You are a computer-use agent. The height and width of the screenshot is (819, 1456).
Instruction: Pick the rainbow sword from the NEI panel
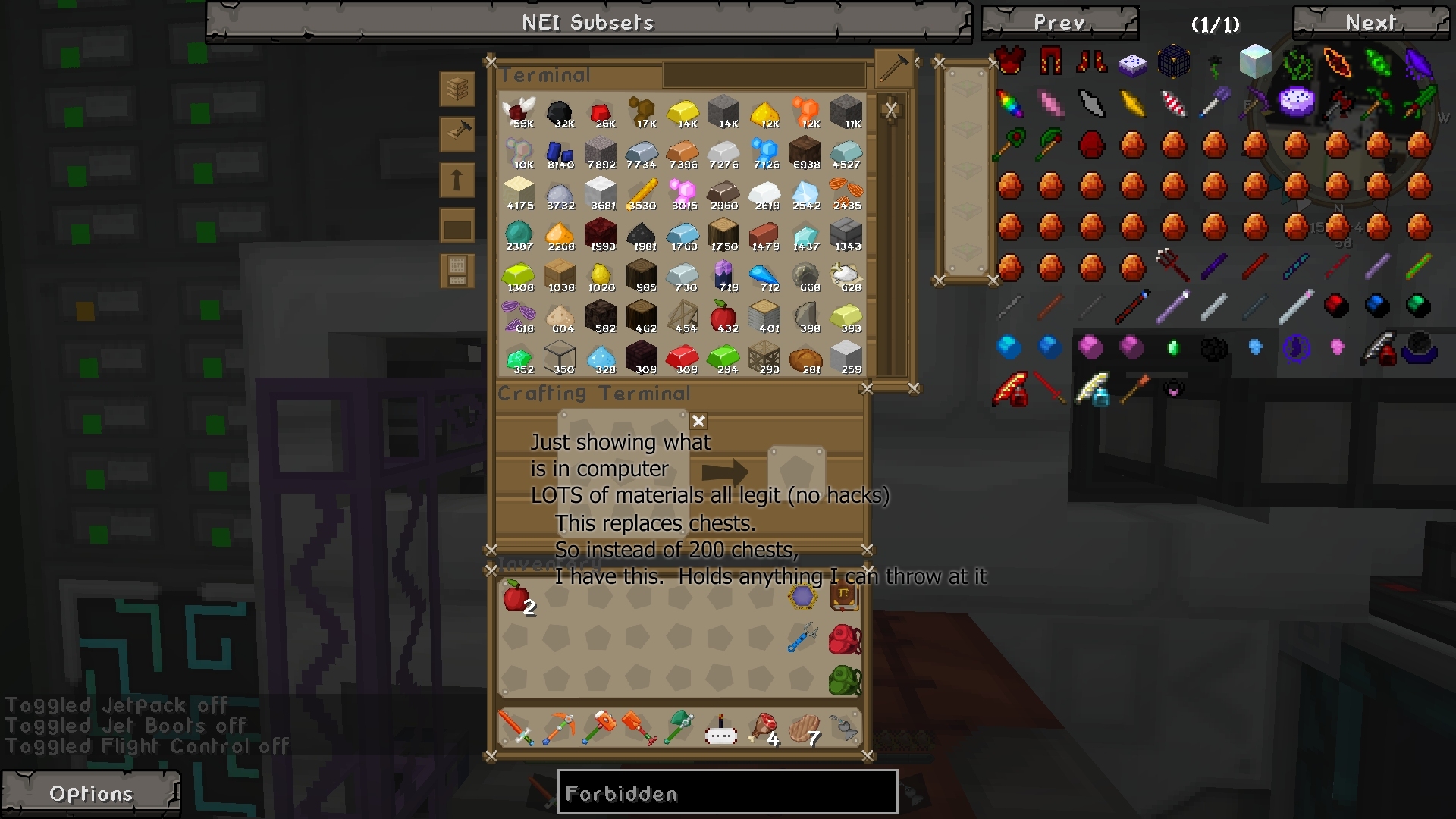point(1010,103)
